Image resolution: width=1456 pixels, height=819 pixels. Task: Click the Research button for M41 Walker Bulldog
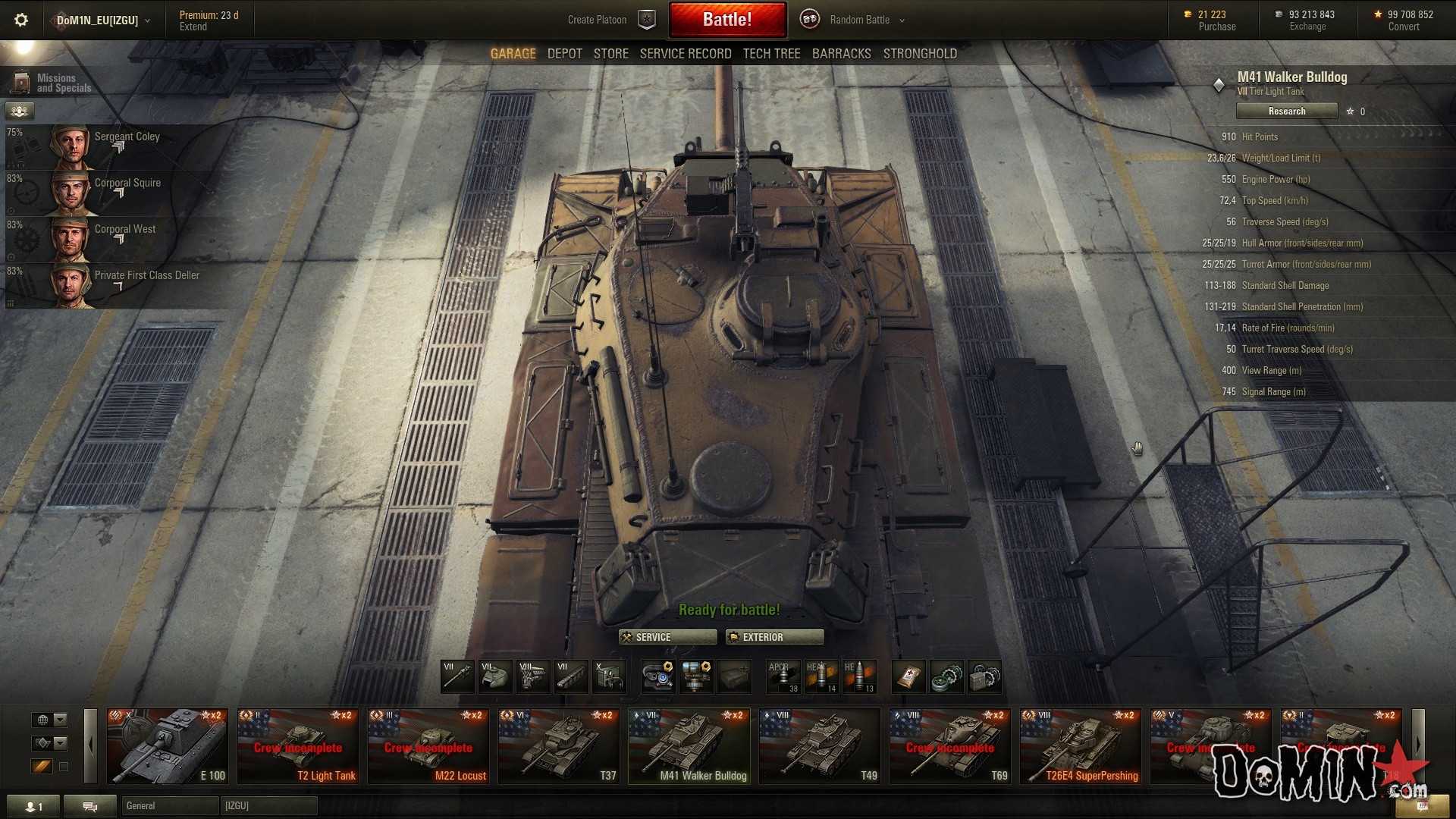[x=1286, y=111]
